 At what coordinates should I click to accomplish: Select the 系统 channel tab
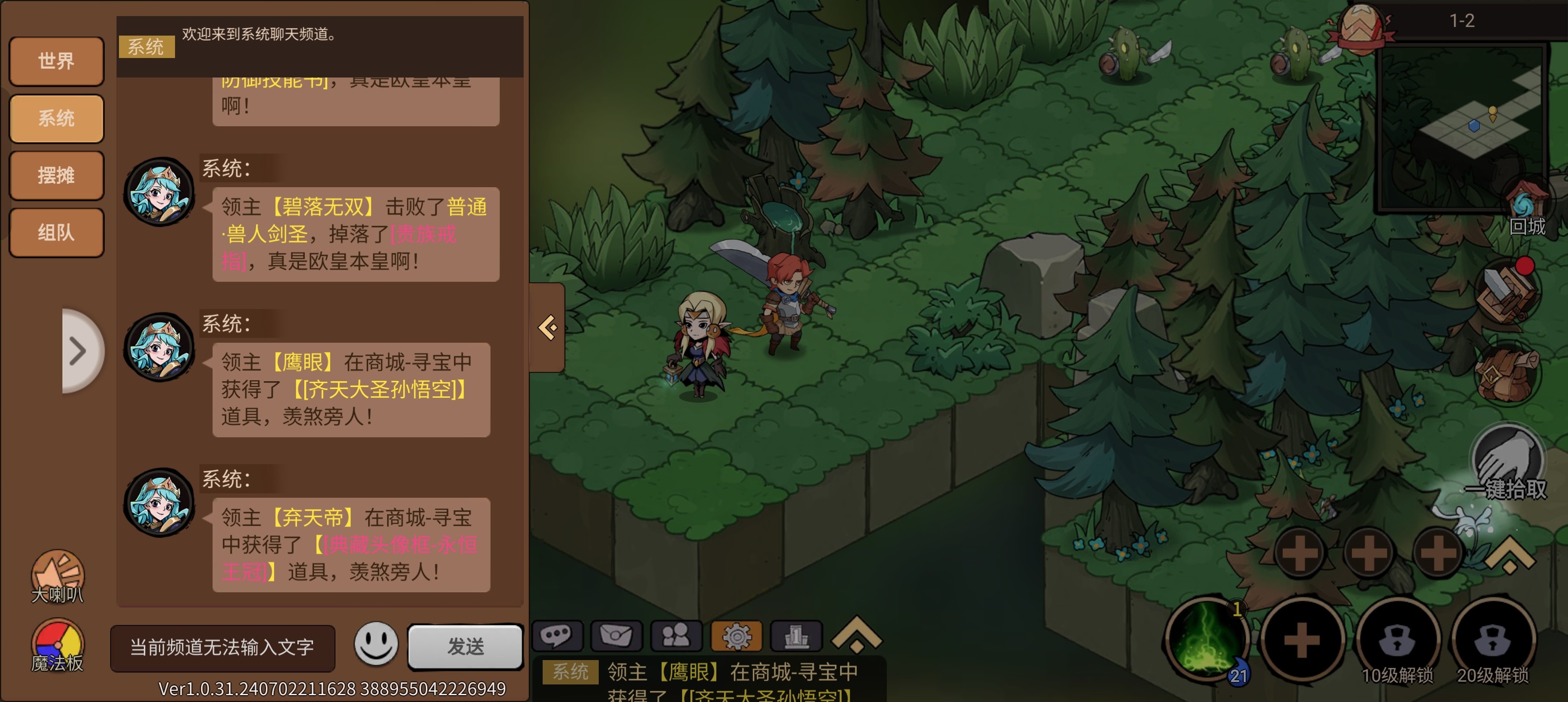[x=57, y=118]
